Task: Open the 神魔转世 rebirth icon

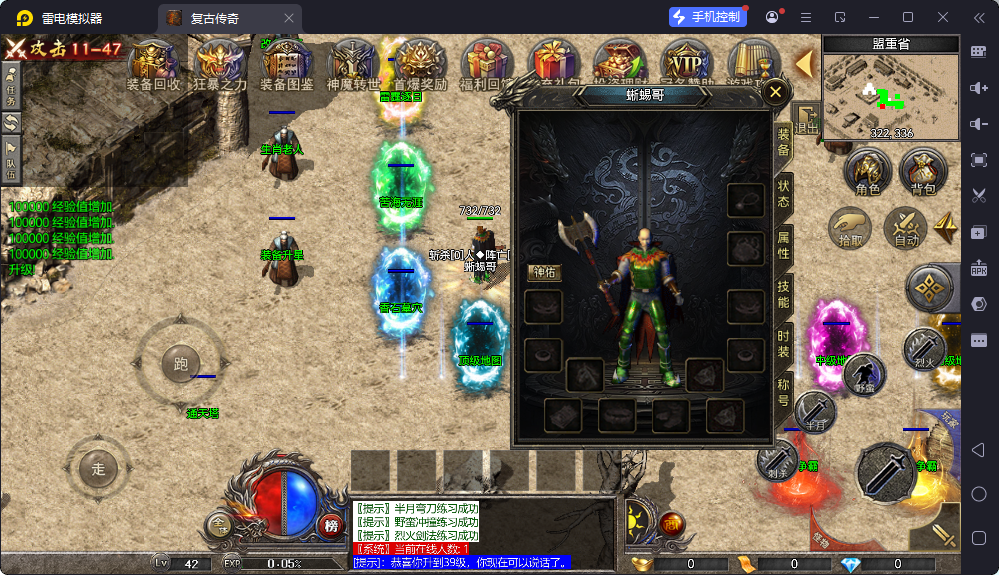Action: (x=353, y=65)
